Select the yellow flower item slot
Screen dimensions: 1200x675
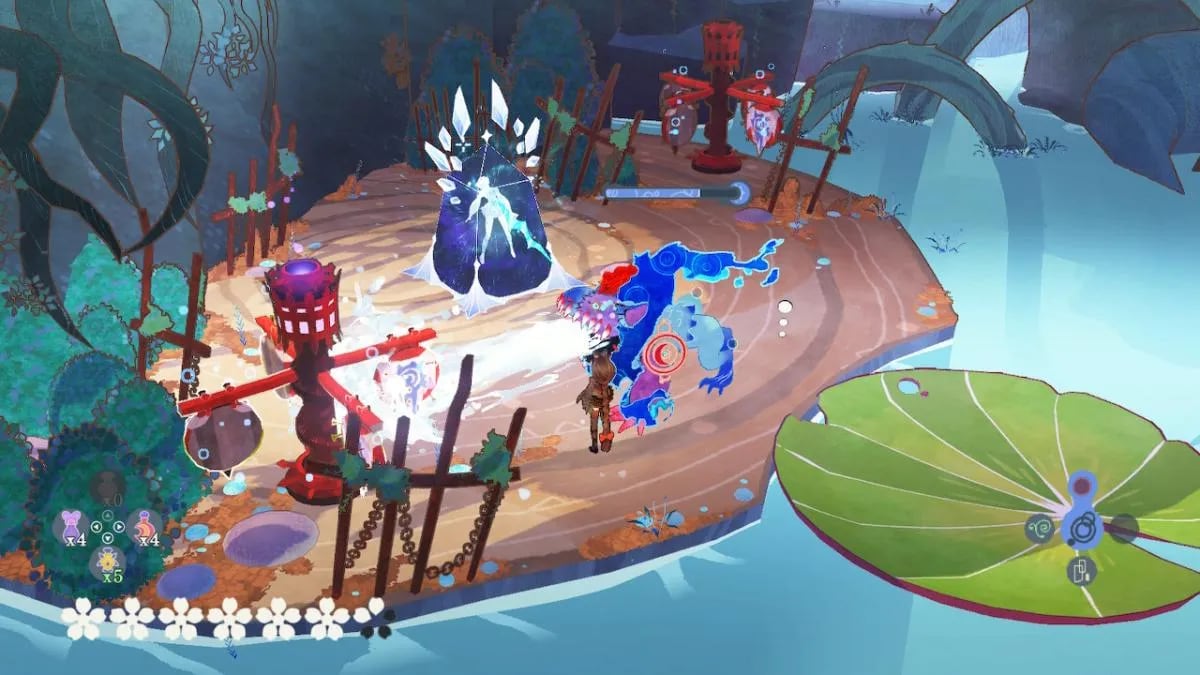click(x=107, y=563)
